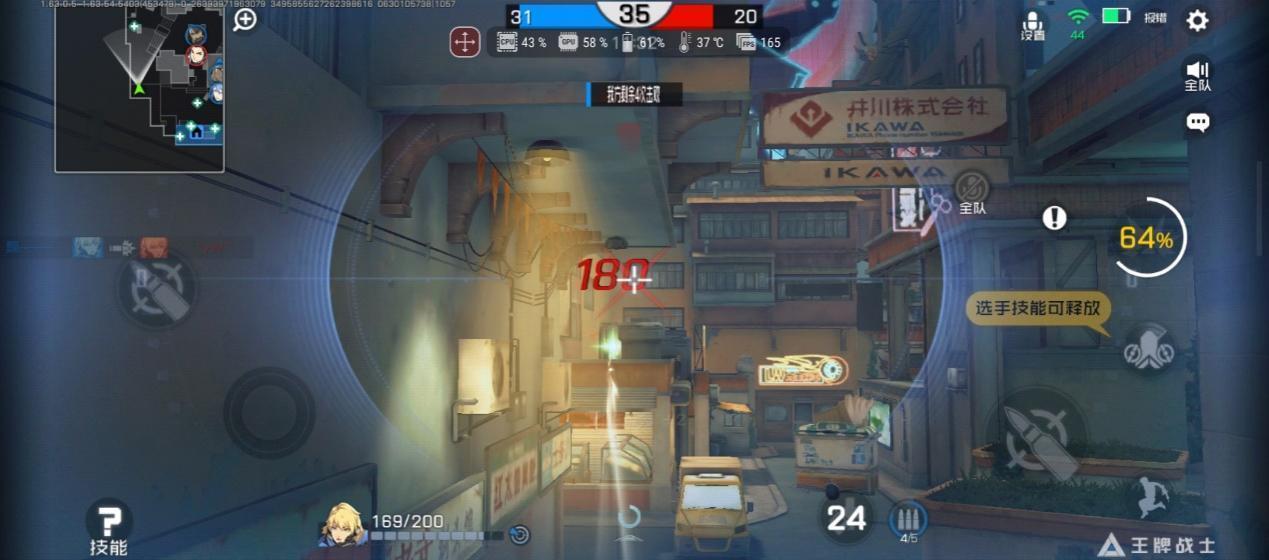
Task: Toggle the microphone icon
Action: (x=1033, y=25)
